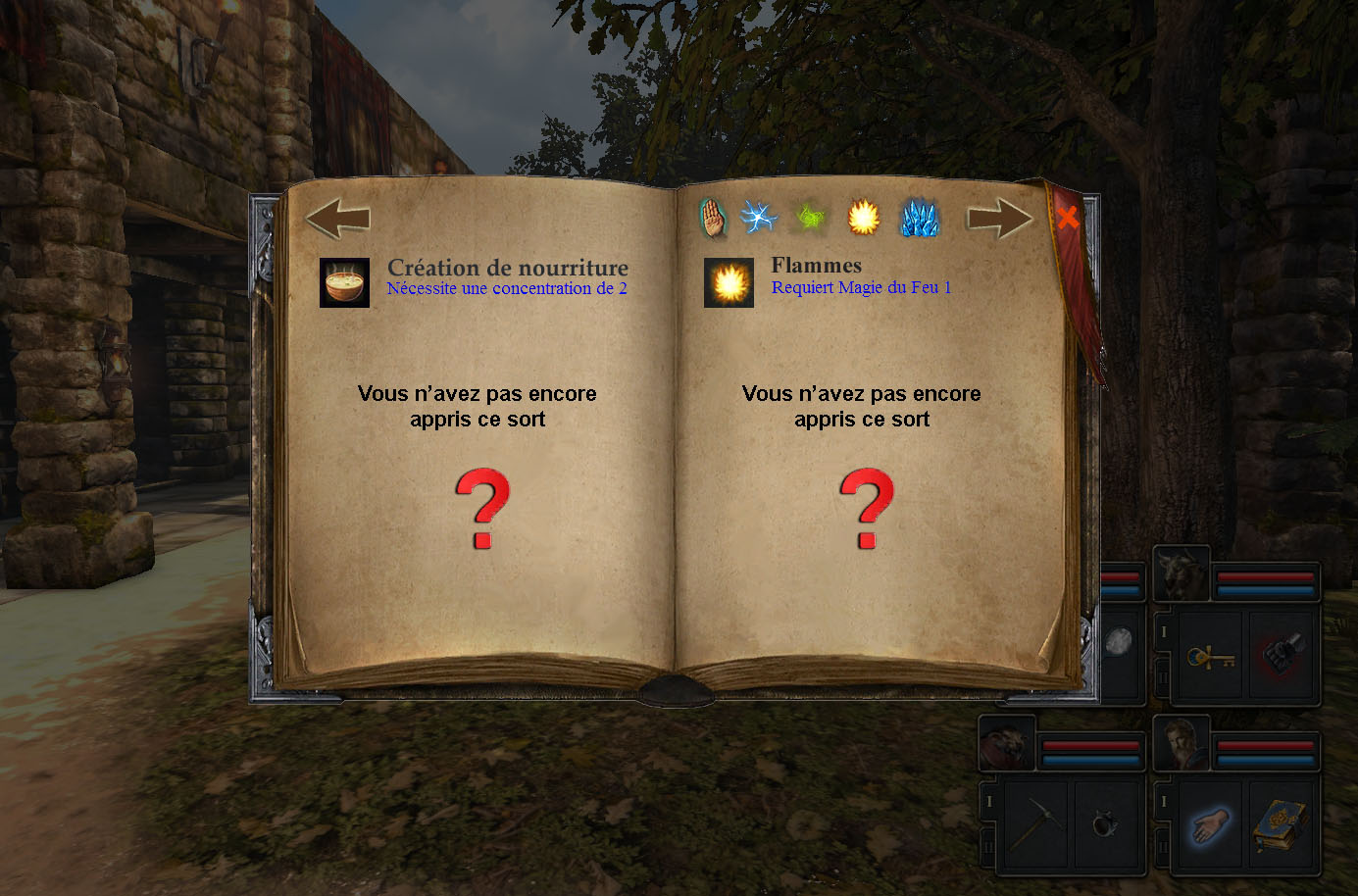
Task: Select the golden key hand slot
Action: tap(1210, 656)
